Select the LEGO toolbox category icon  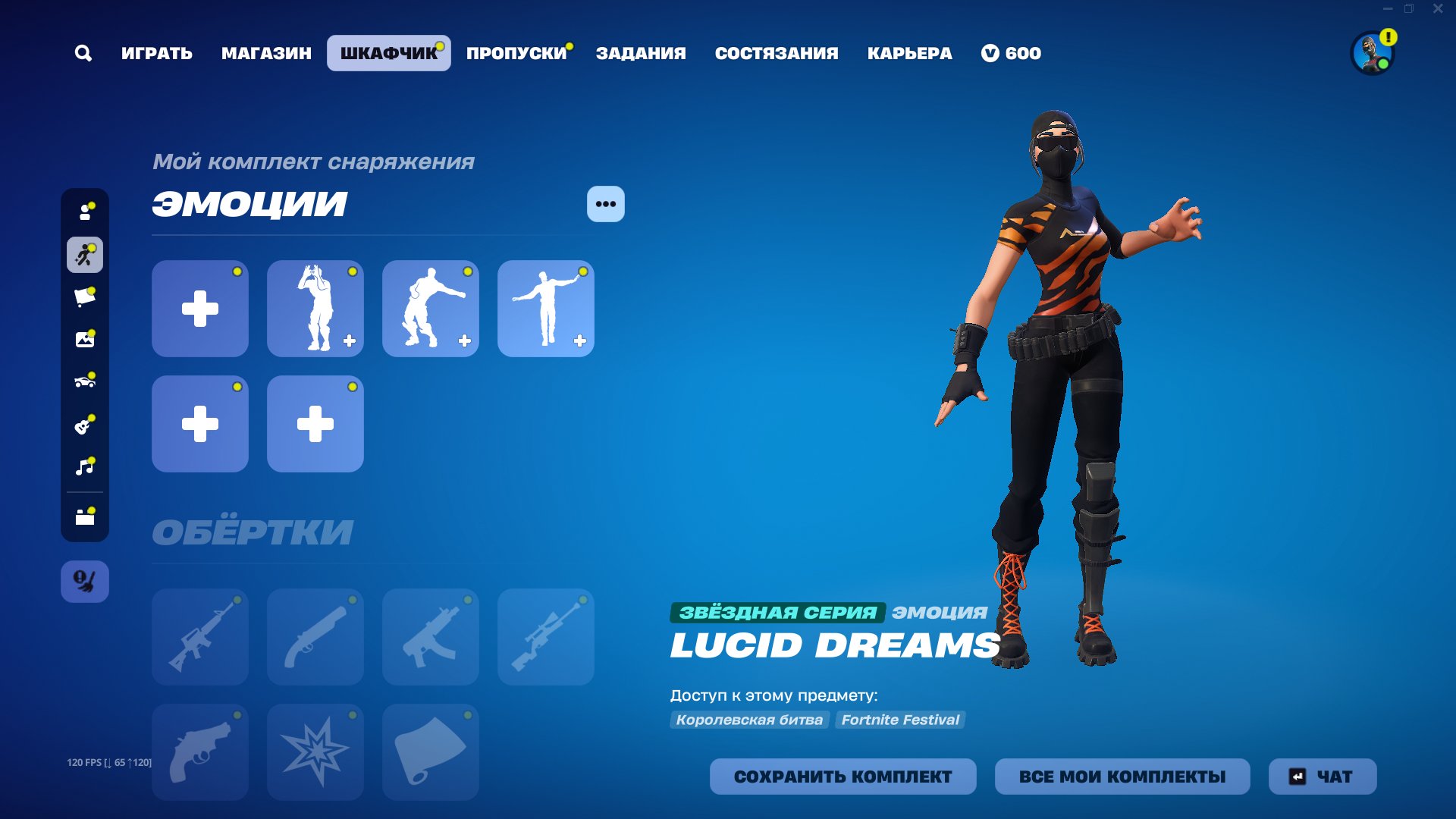84,515
